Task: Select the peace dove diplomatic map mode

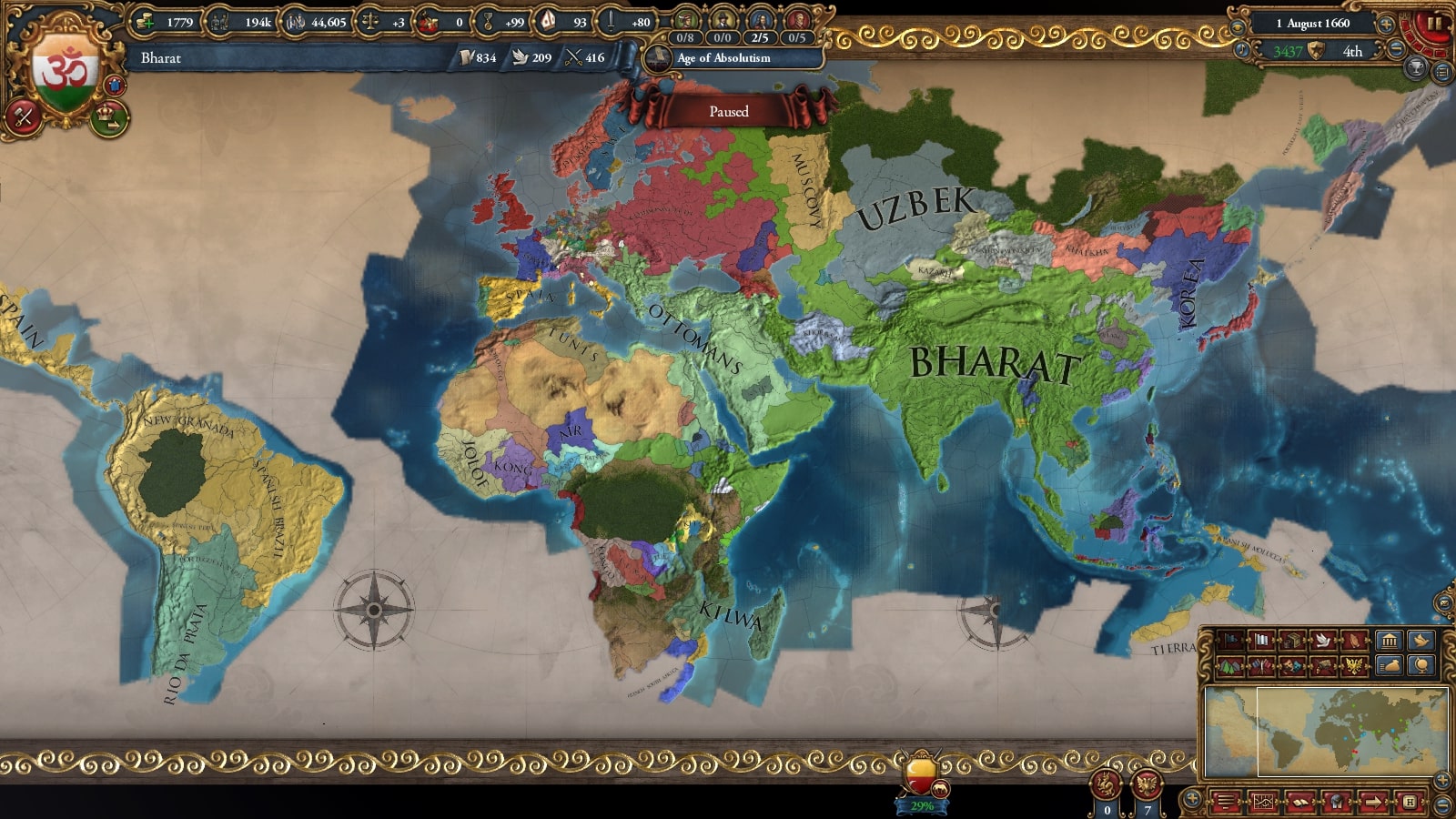Action: point(1323,641)
